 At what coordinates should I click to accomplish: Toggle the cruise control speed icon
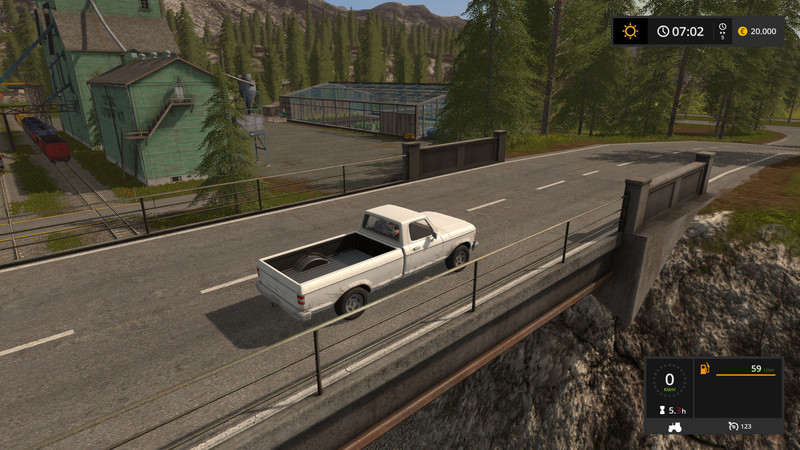point(734,427)
